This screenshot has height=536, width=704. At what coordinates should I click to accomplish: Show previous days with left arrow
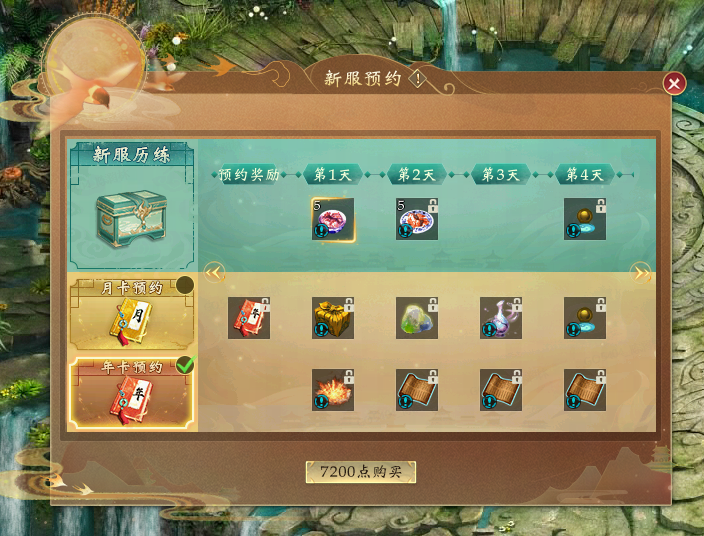(x=213, y=272)
